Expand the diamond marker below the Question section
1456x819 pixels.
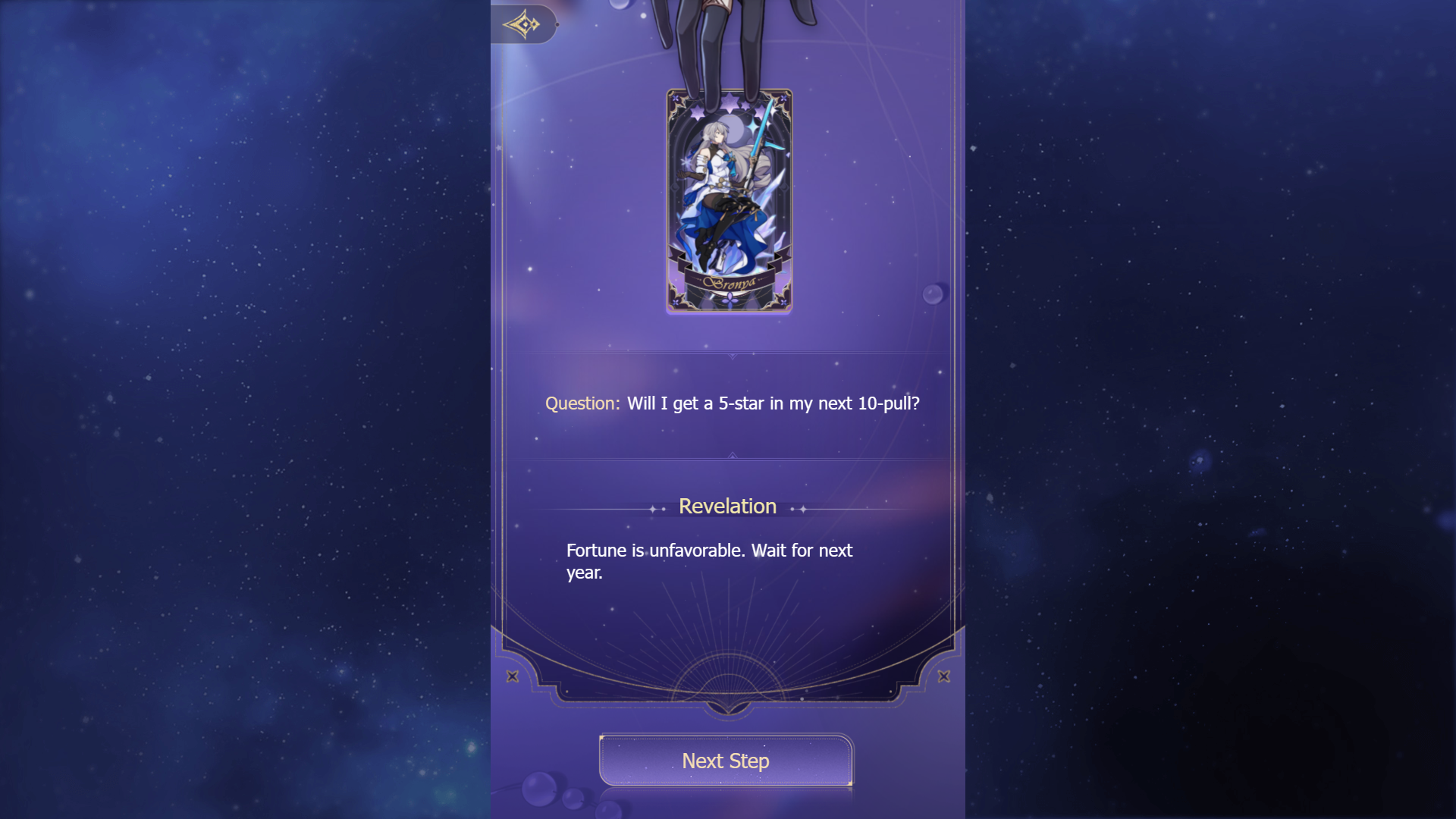pyautogui.click(x=731, y=455)
